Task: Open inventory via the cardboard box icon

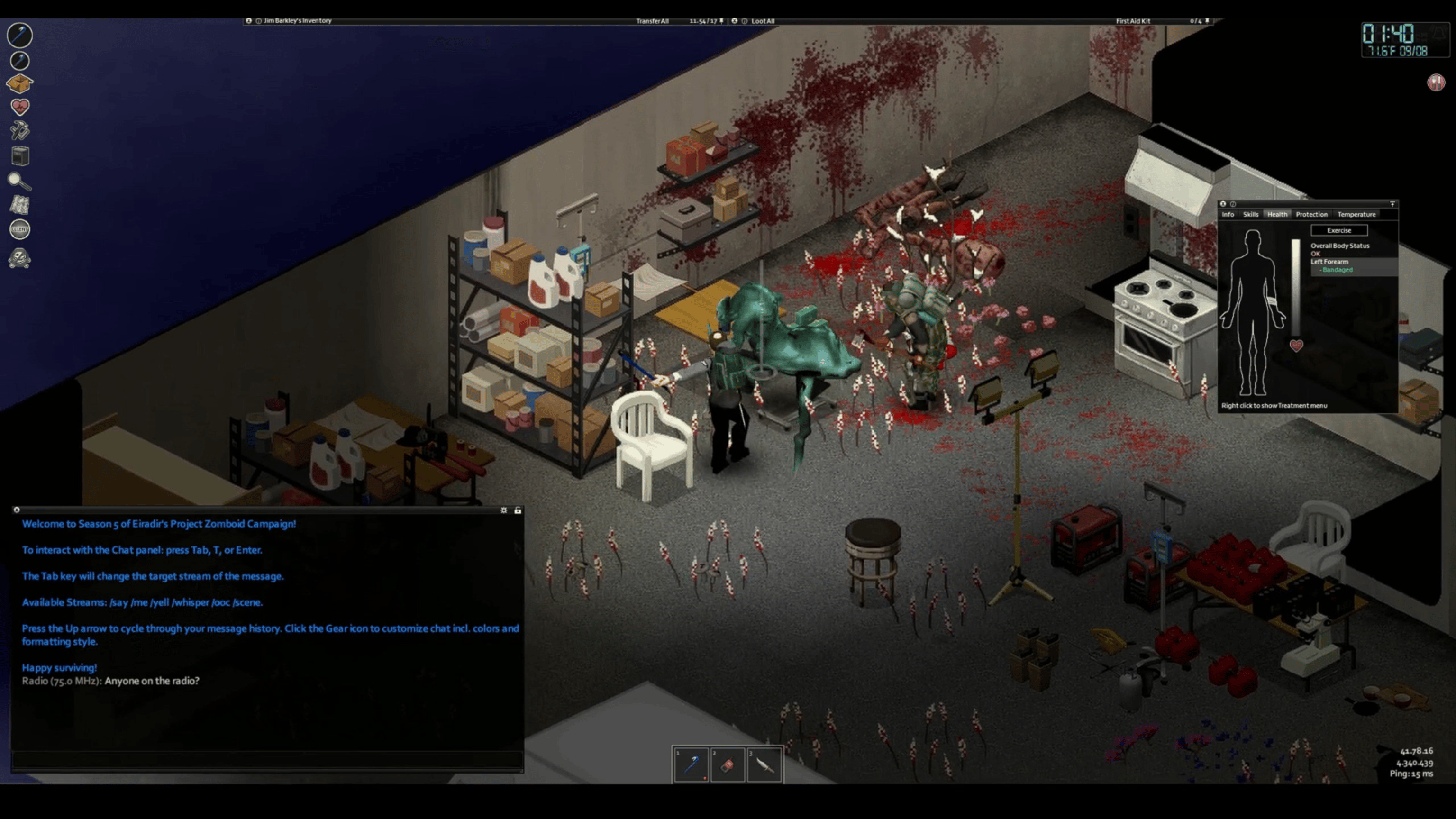Action: pos(20,83)
